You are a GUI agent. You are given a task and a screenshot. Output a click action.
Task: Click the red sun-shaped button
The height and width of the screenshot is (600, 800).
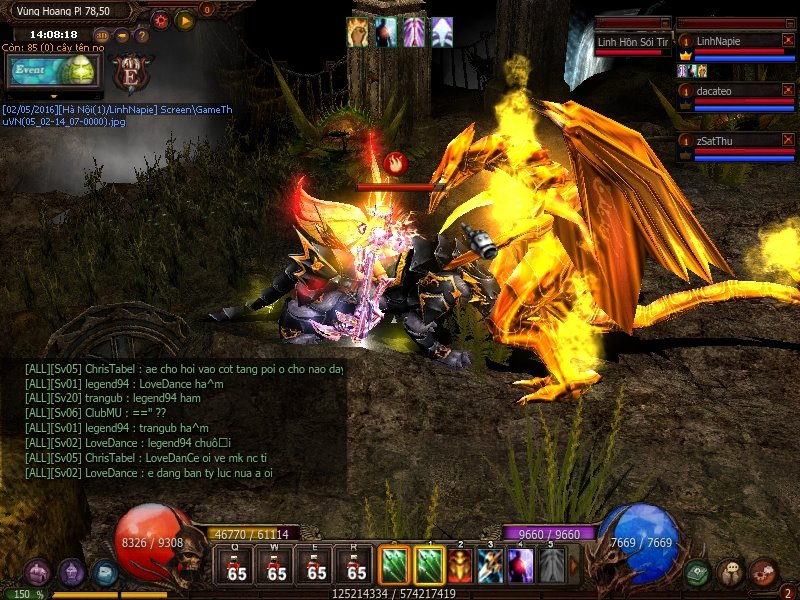160,19
